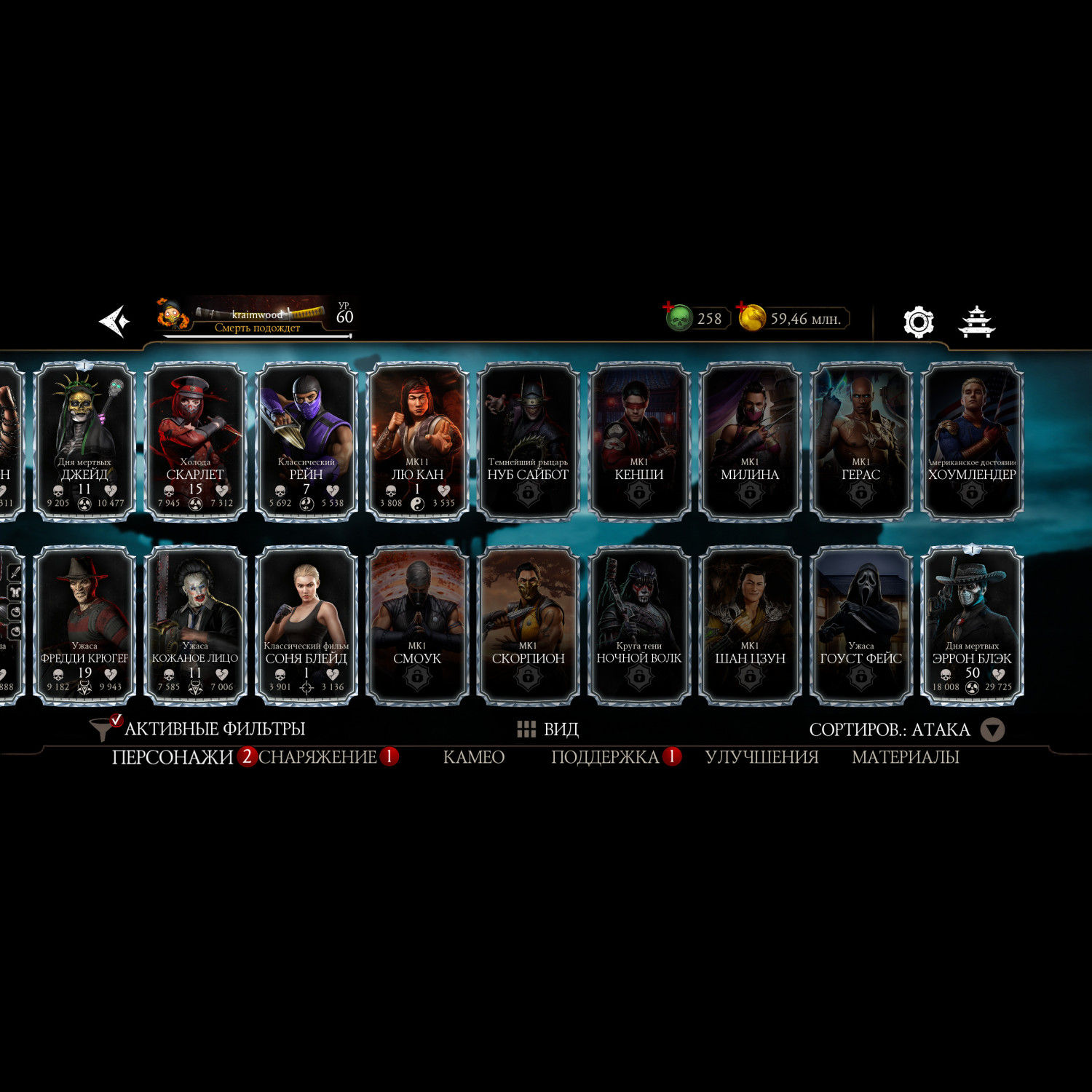Select the Erron Black Day of the Dead card
Viewport: 1092px width, 1092px height.
[972, 625]
